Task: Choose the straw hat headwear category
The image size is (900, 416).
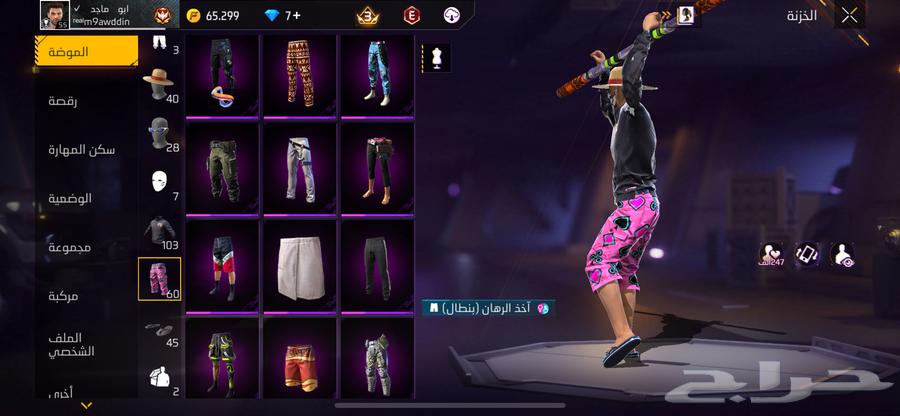Action: click(x=158, y=86)
